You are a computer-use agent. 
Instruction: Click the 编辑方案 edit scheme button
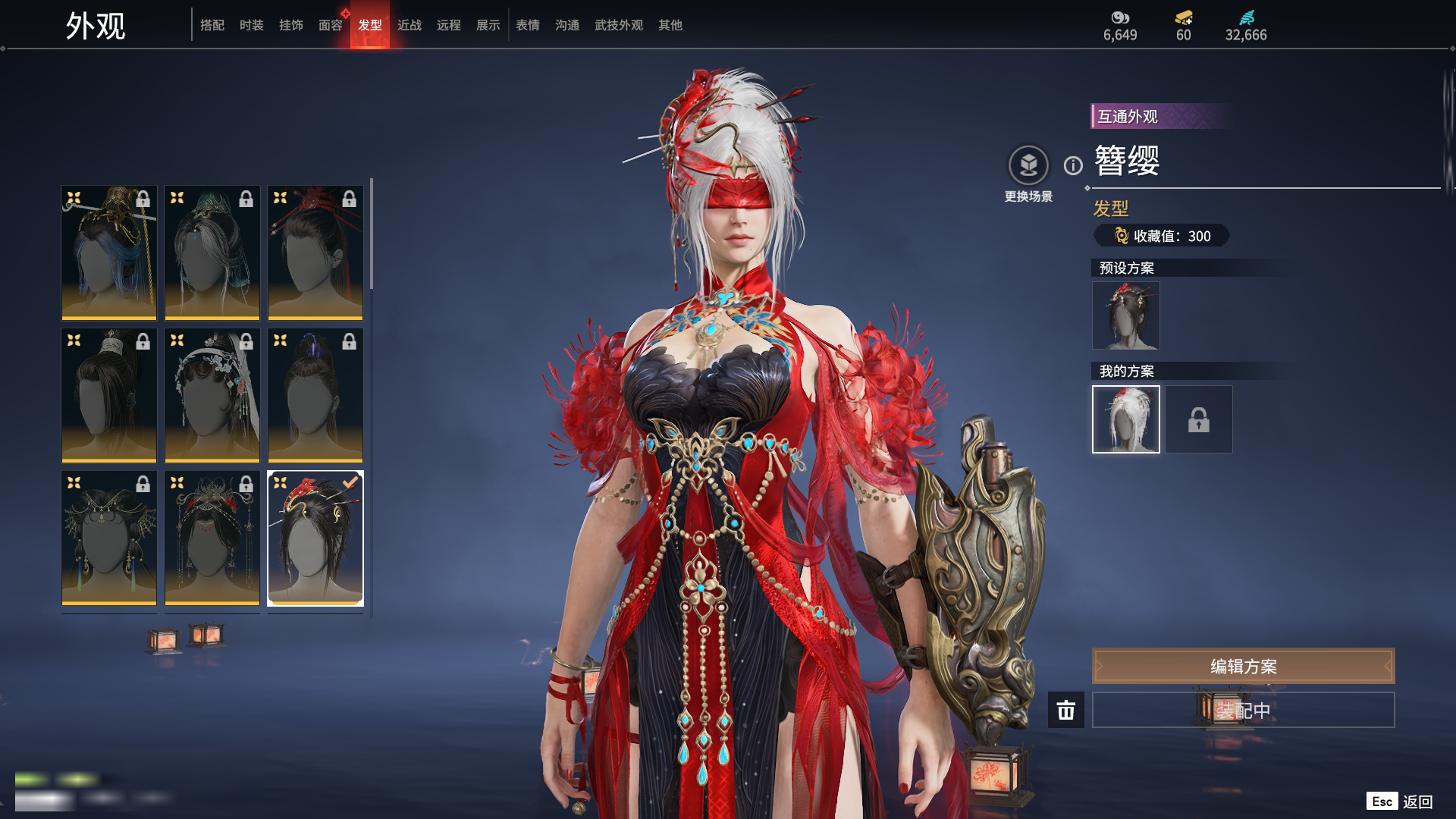(x=1243, y=666)
